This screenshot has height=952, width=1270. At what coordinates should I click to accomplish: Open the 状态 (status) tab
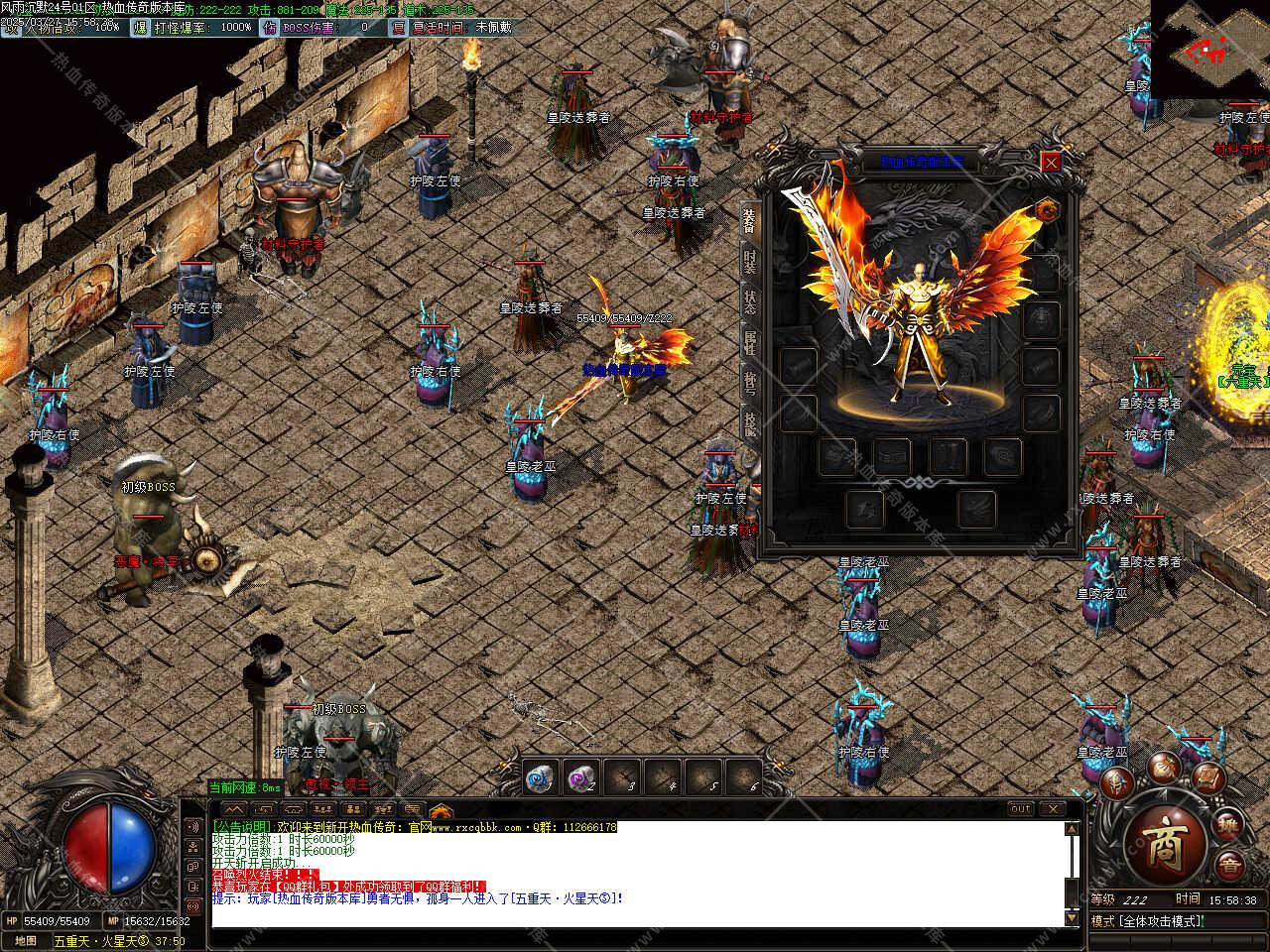coord(750,302)
